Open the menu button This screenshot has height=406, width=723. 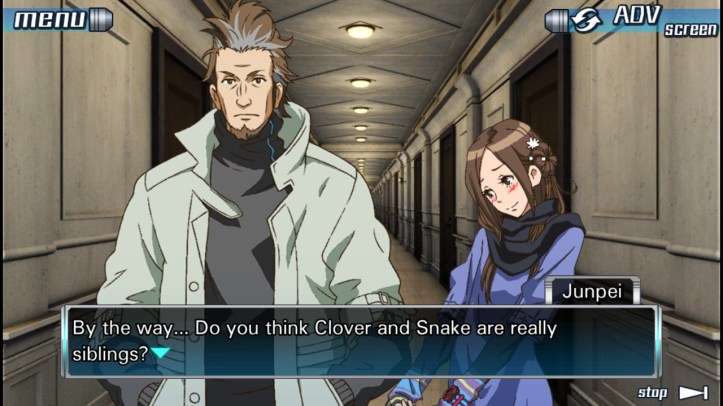pos(58,18)
